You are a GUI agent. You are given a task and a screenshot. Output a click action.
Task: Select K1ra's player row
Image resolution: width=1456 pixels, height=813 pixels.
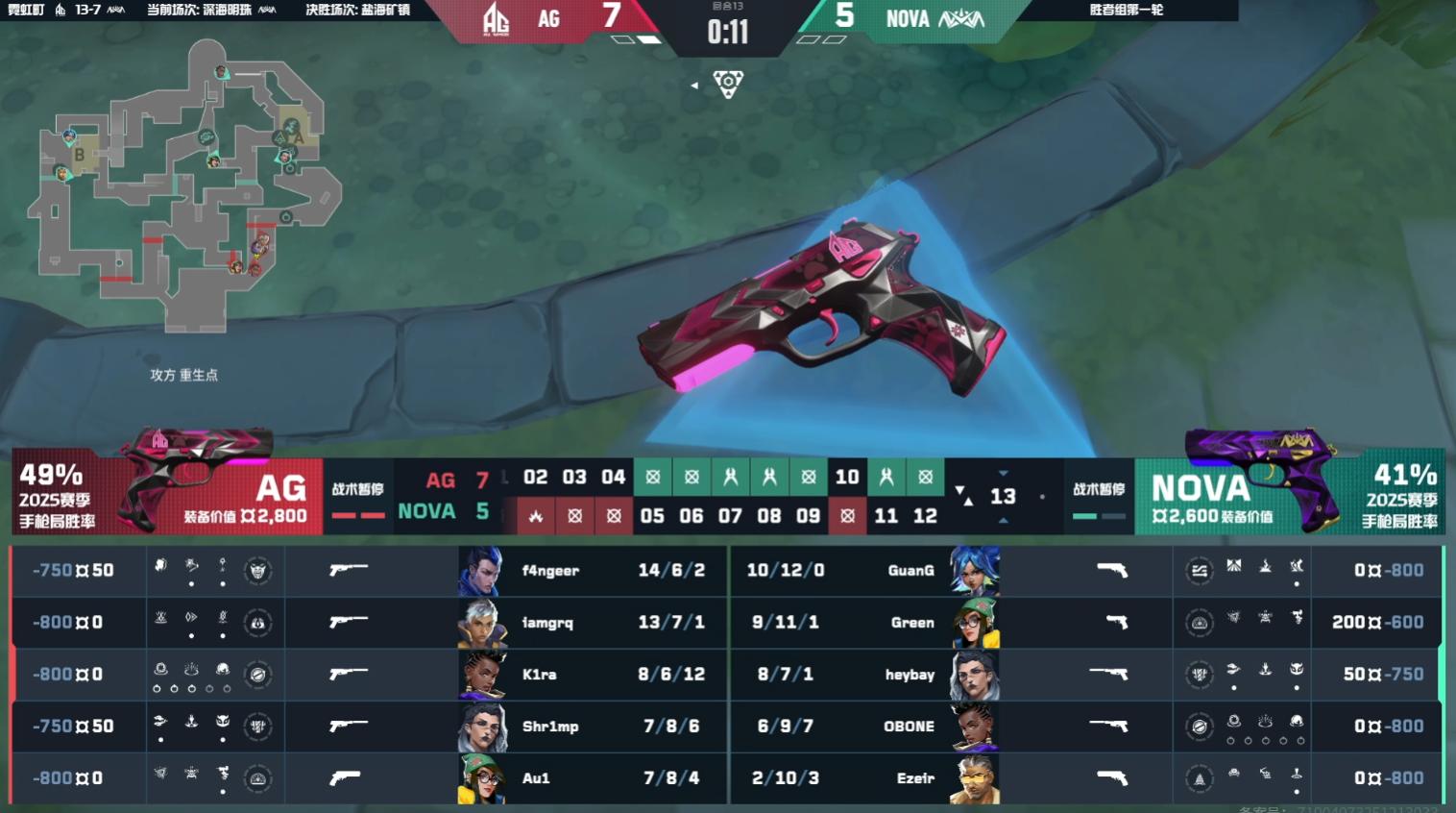pyautogui.click(x=539, y=675)
